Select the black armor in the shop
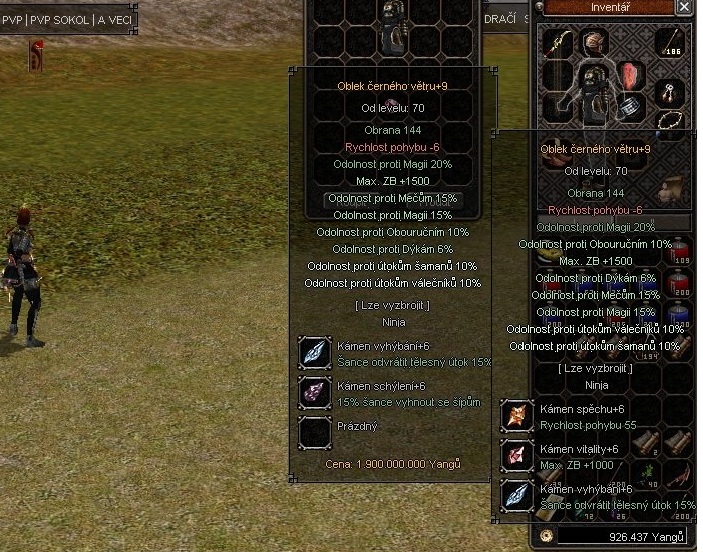The image size is (703, 552). pos(393,30)
